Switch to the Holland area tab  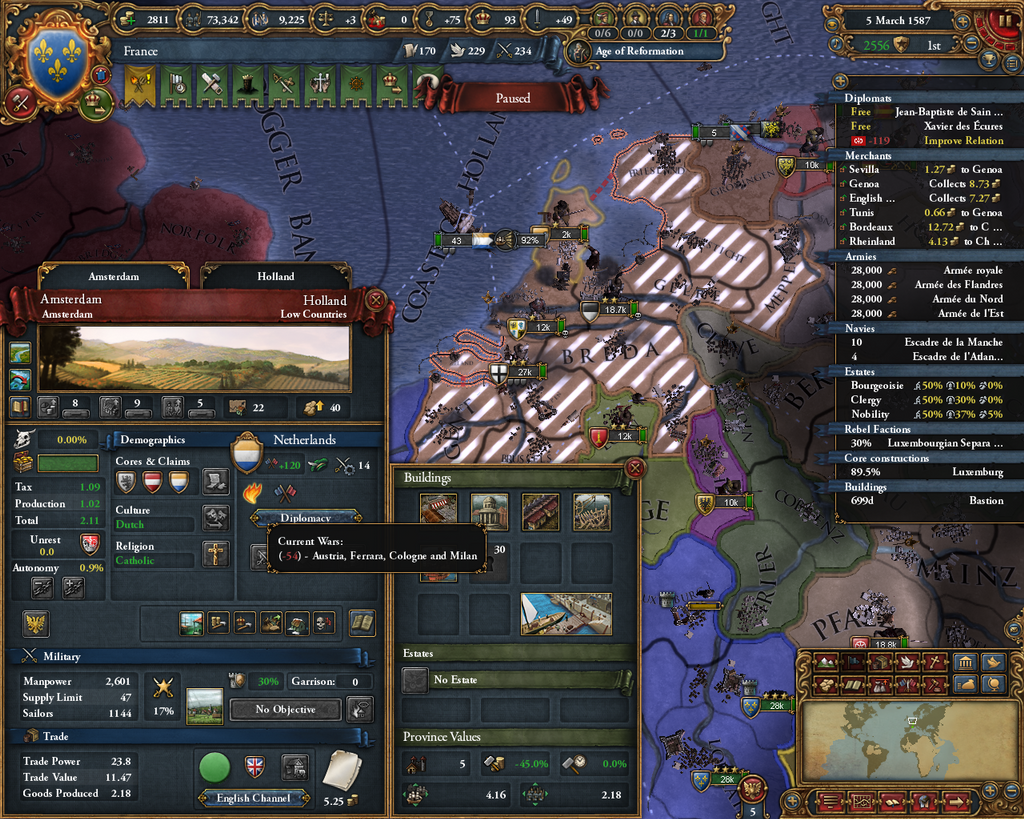(x=275, y=276)
